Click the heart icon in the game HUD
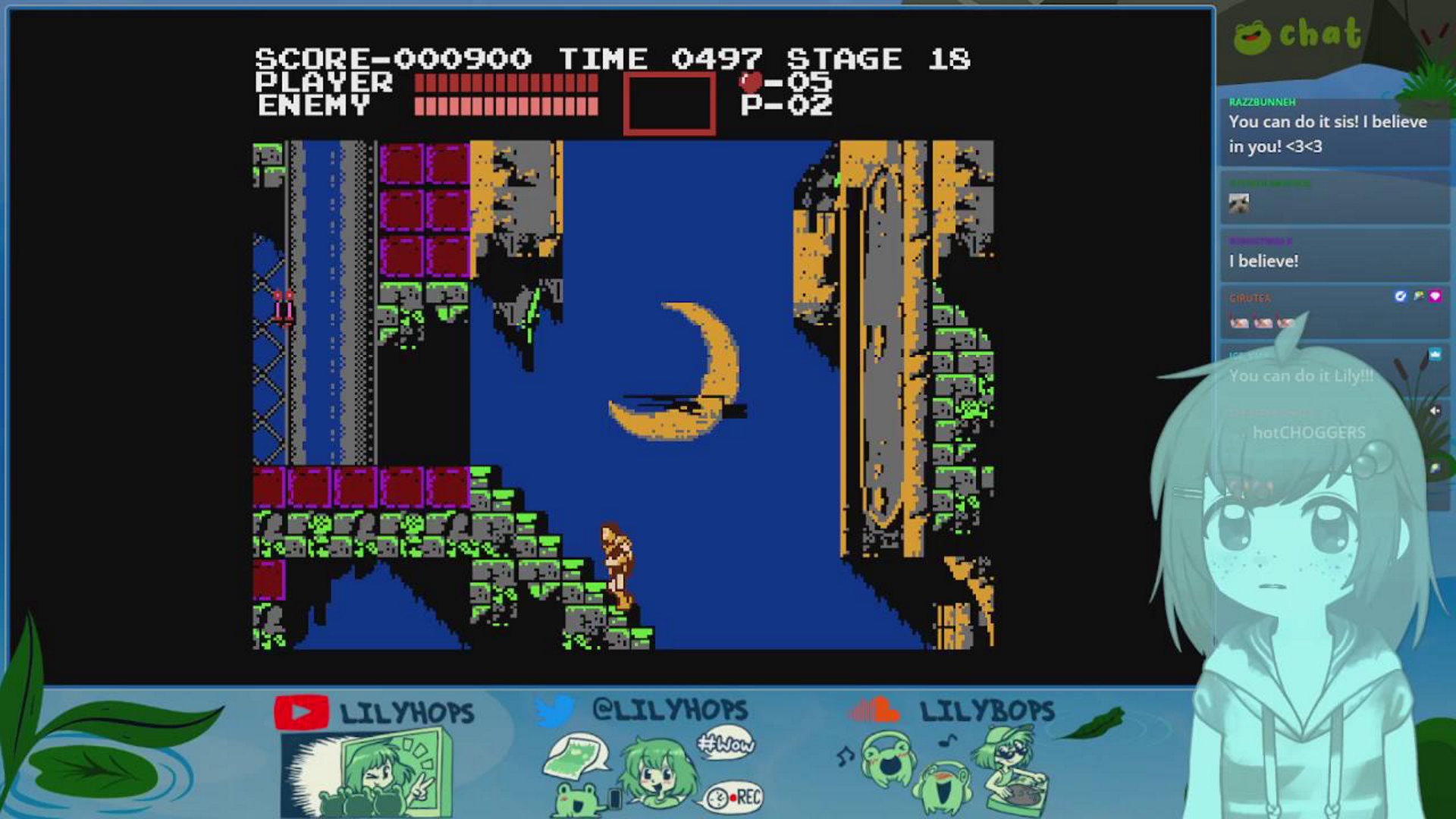This screenshot has height=819, width=1456. [x=748, y=83]
